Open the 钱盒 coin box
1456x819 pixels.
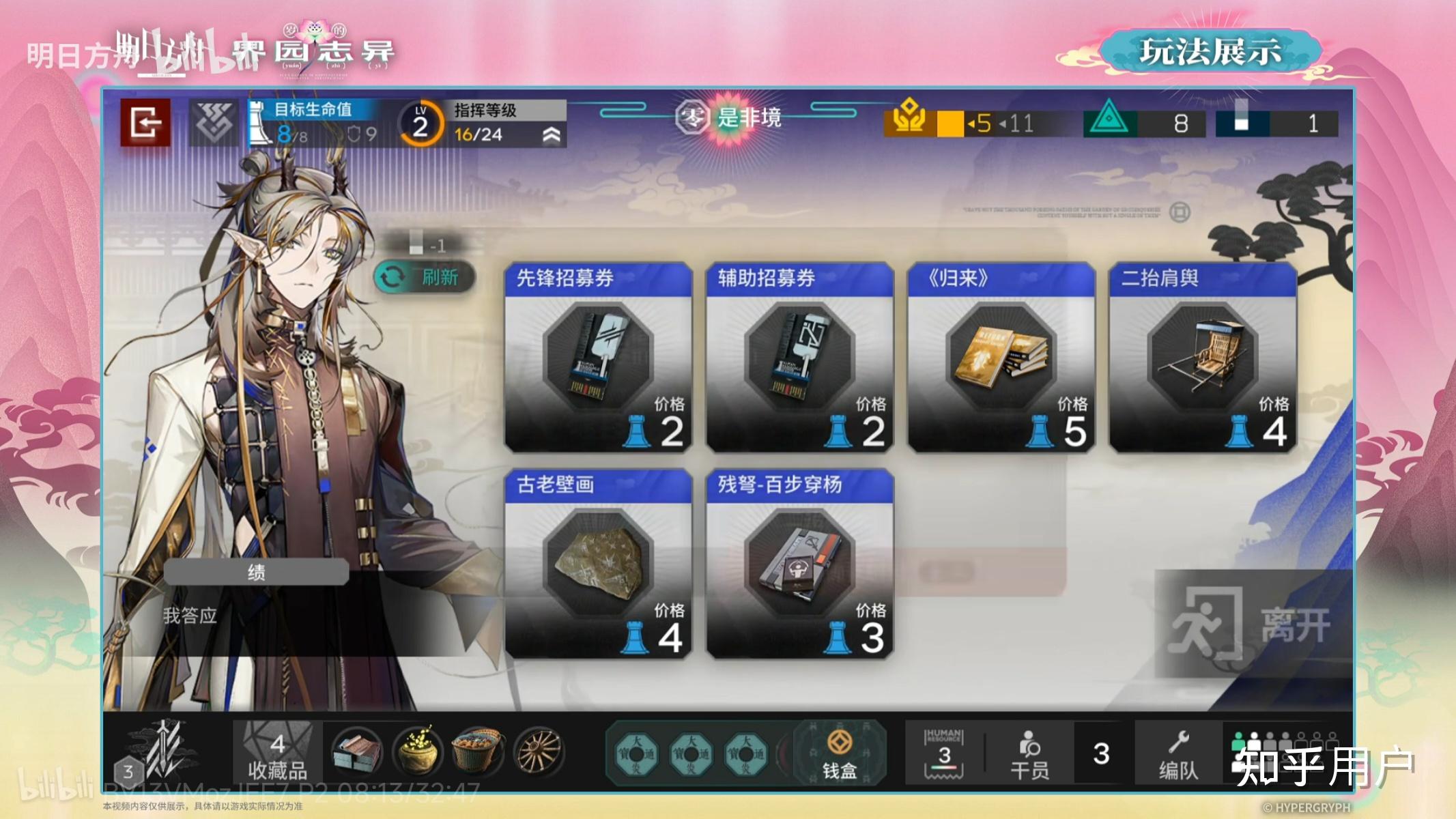click(x=839, y=753)
